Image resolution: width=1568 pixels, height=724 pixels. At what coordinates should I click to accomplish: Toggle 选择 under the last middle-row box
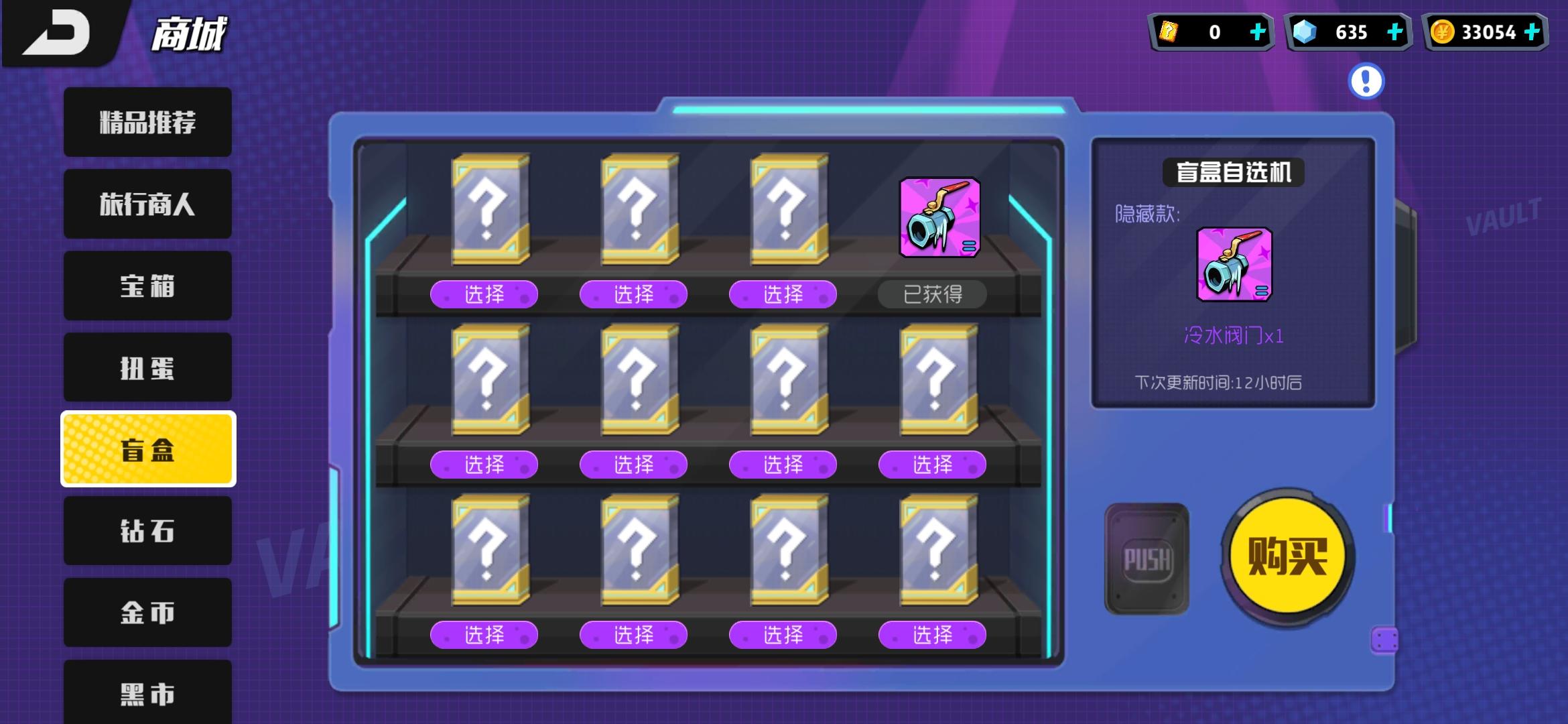click(933, 464)
